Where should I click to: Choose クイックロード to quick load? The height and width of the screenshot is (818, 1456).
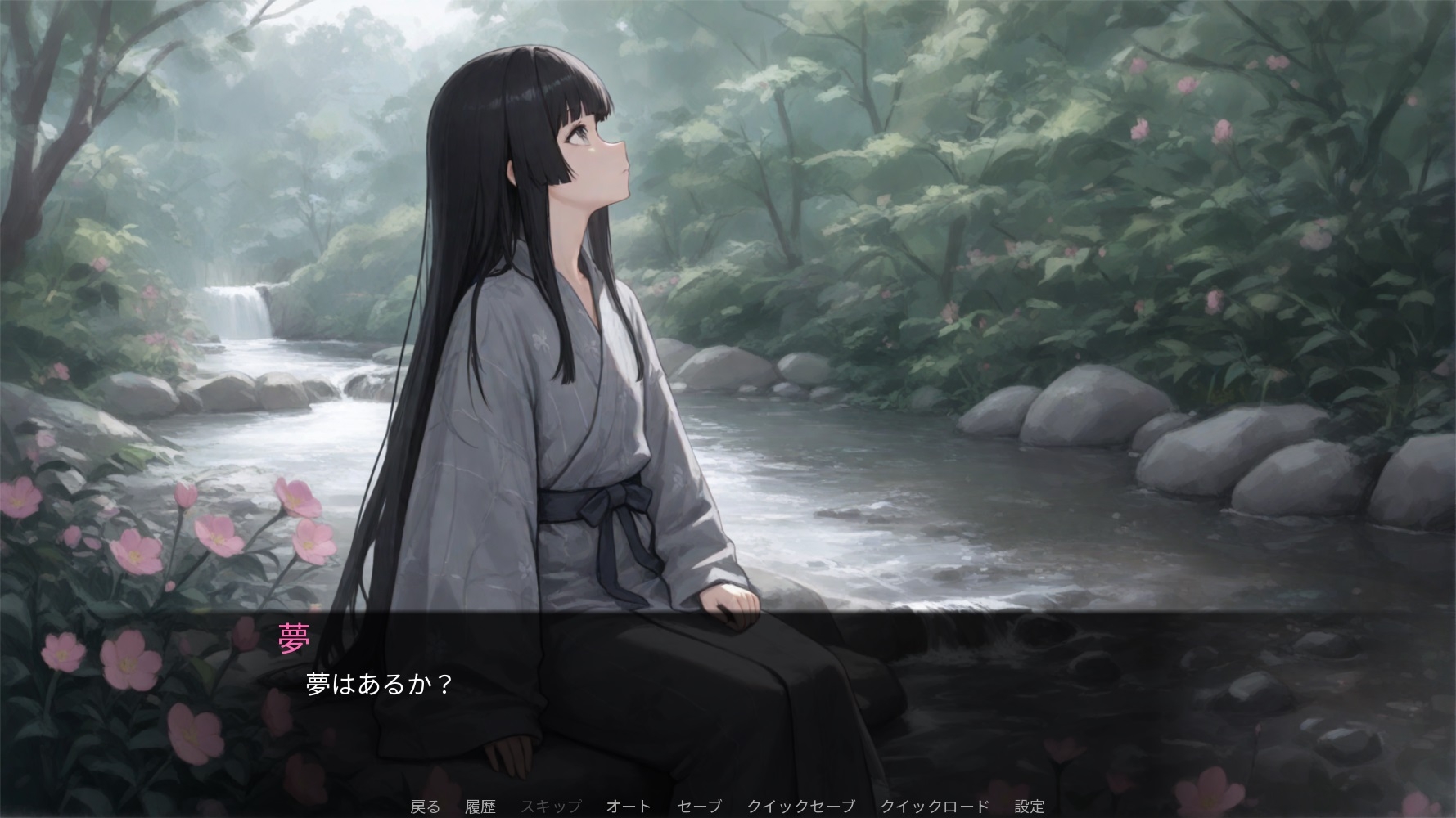[x=935, y=807]
